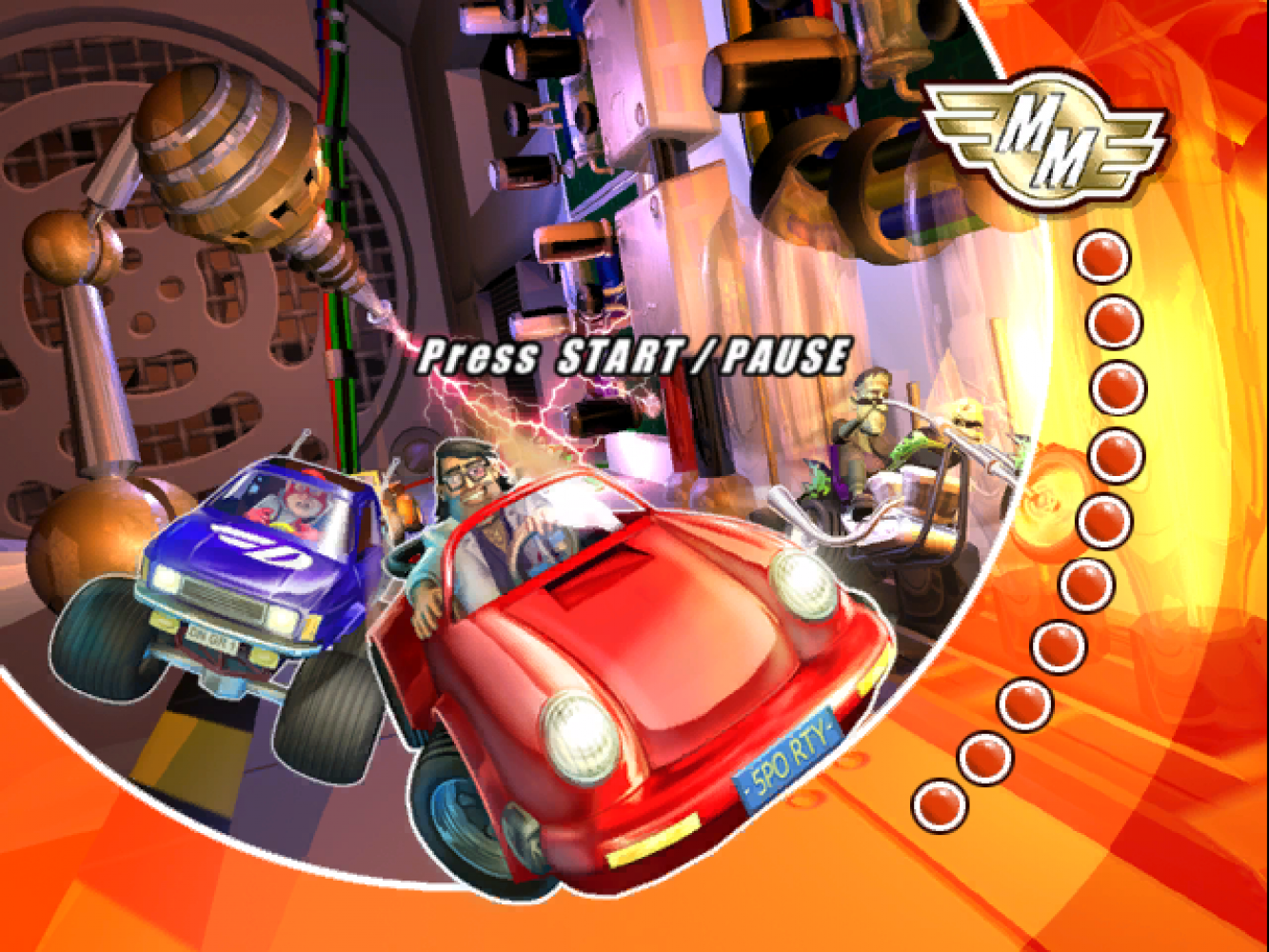Click the middle red orb in the arc

(x=1104, y=519)
